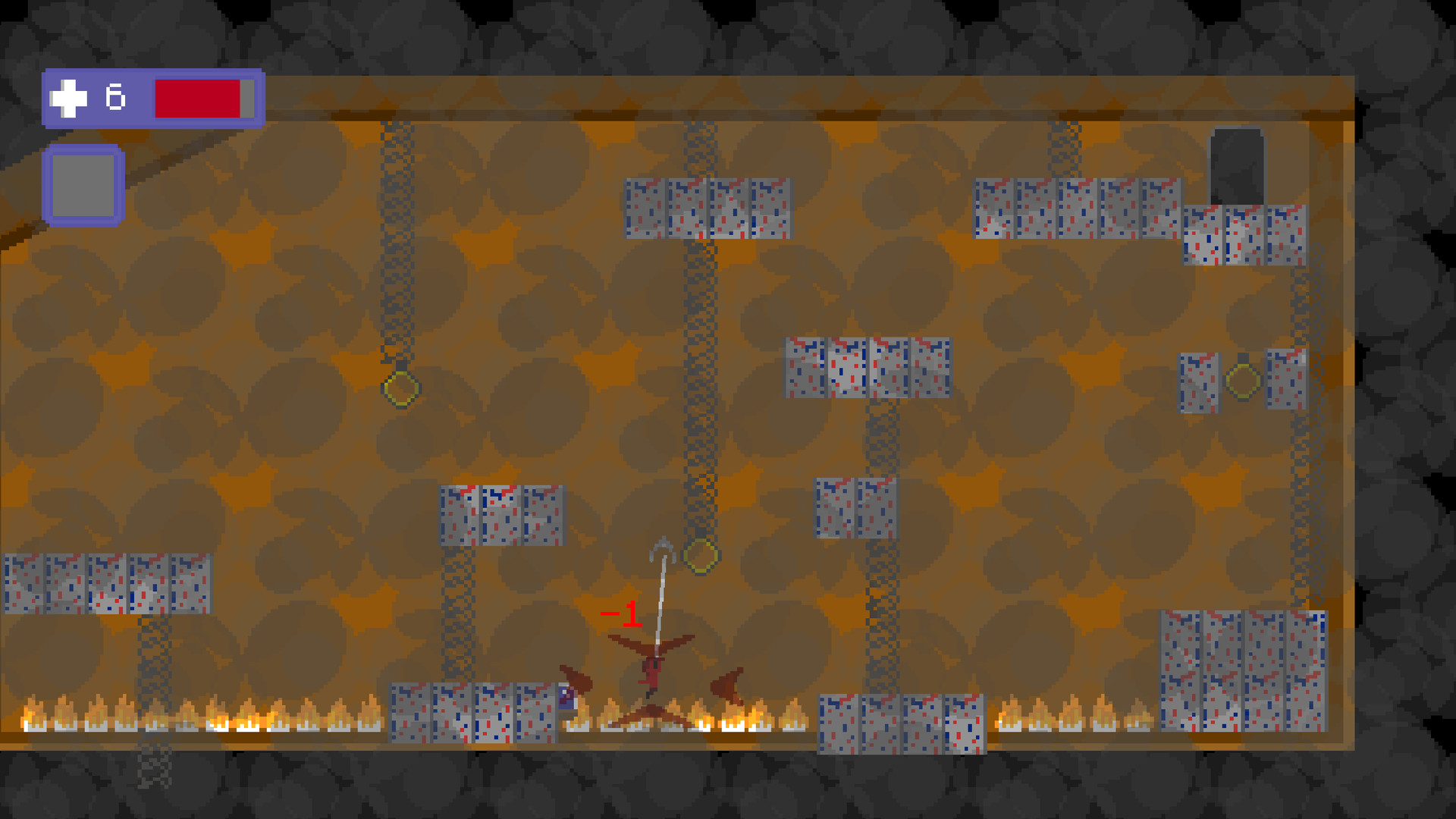Click the floating platform of blocks at center
Screen dimensions: 1456x819
coord(864,368)
